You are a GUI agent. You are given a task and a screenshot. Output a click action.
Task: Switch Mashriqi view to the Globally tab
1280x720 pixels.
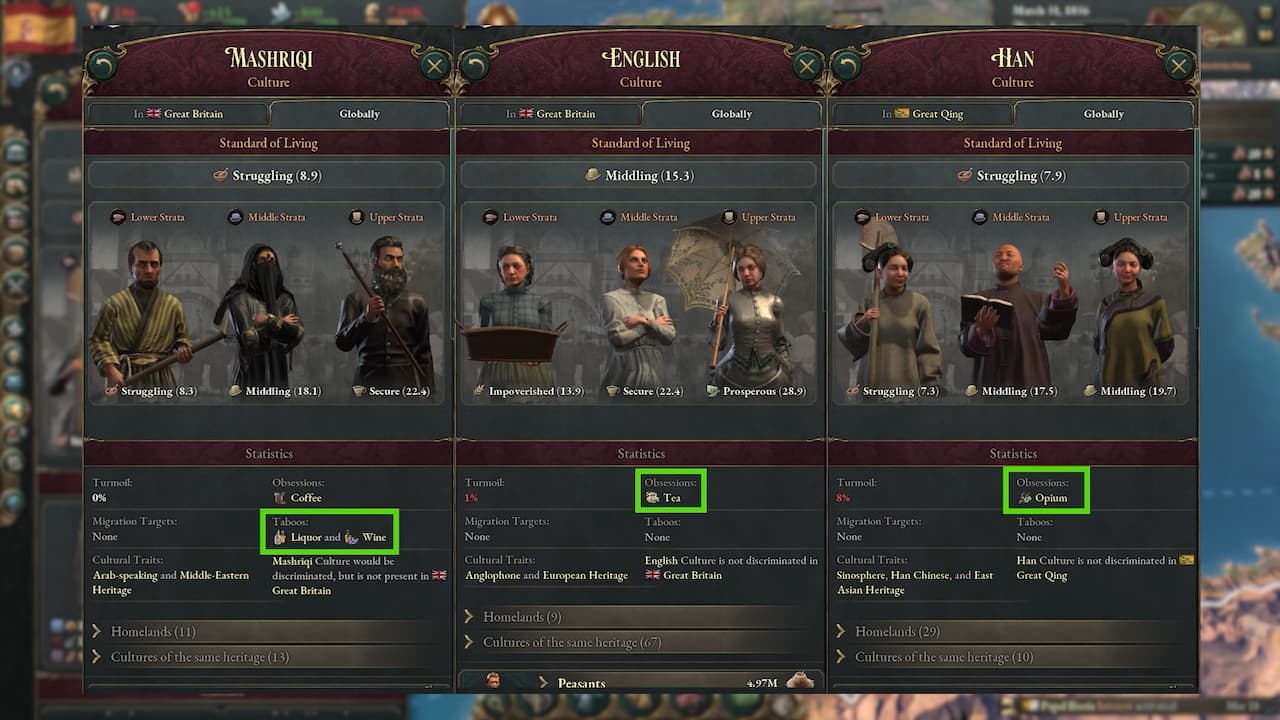(359, 113)
